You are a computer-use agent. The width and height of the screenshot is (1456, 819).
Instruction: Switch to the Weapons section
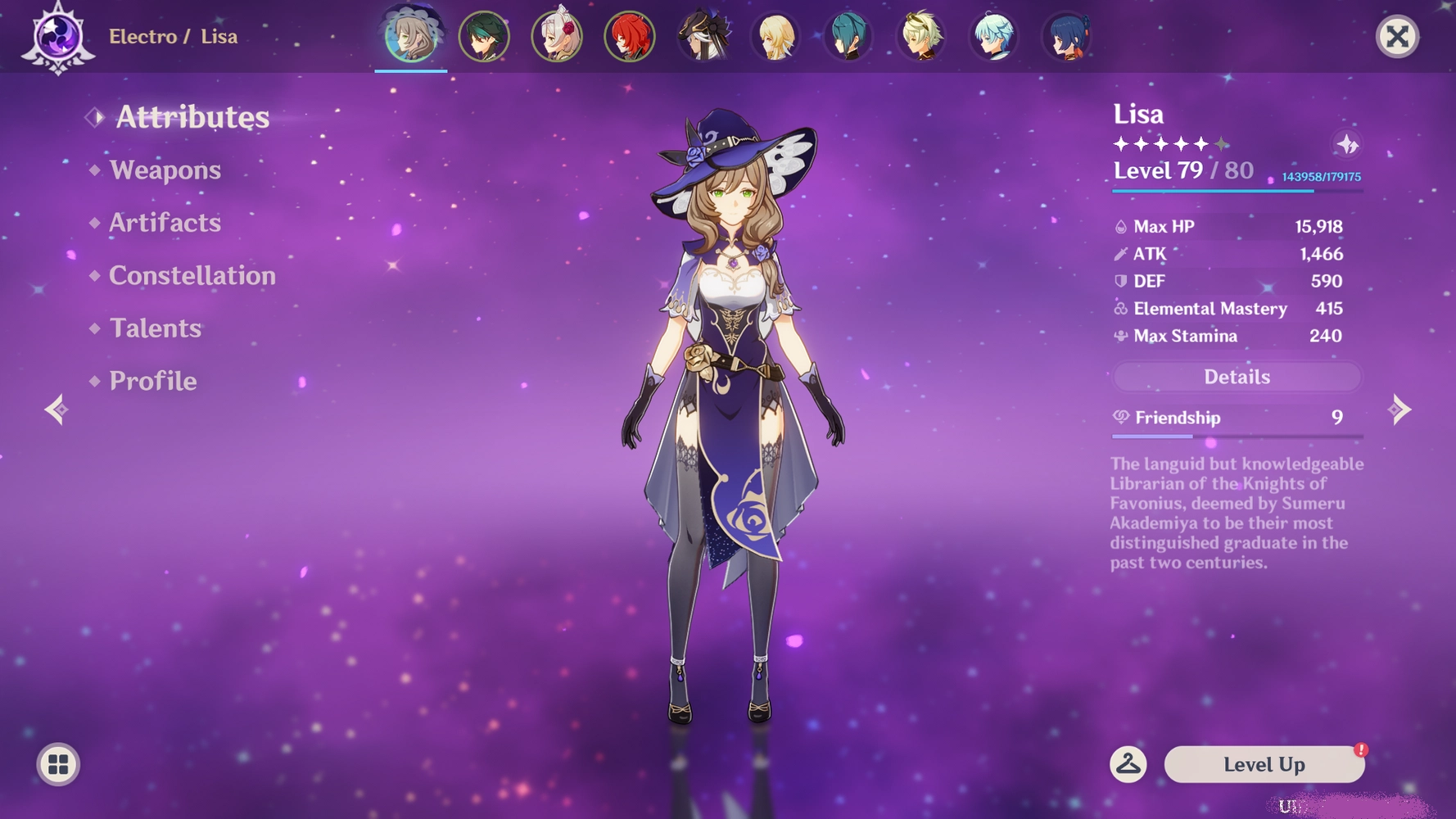[165, 170]
